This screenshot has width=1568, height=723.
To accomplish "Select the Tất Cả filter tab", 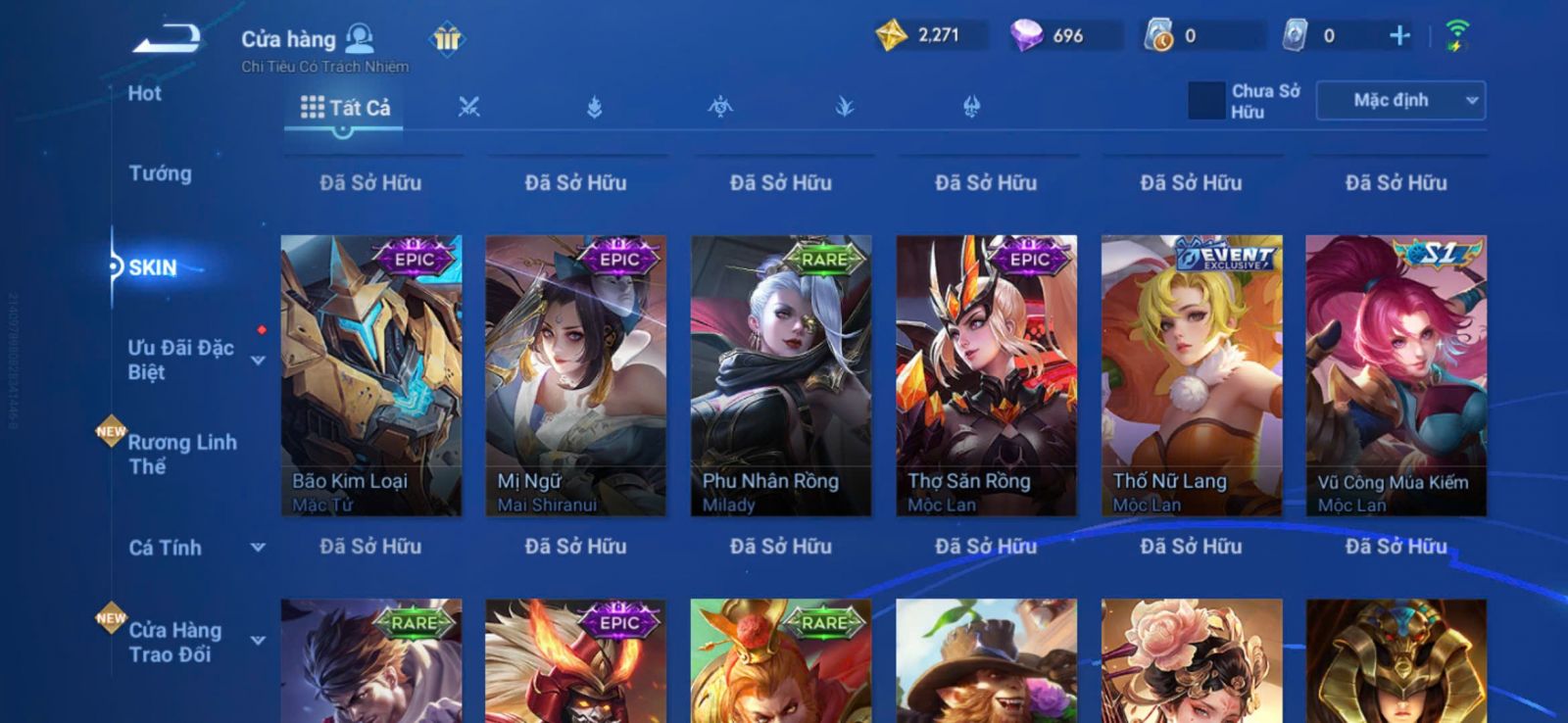I will point(345,108).
